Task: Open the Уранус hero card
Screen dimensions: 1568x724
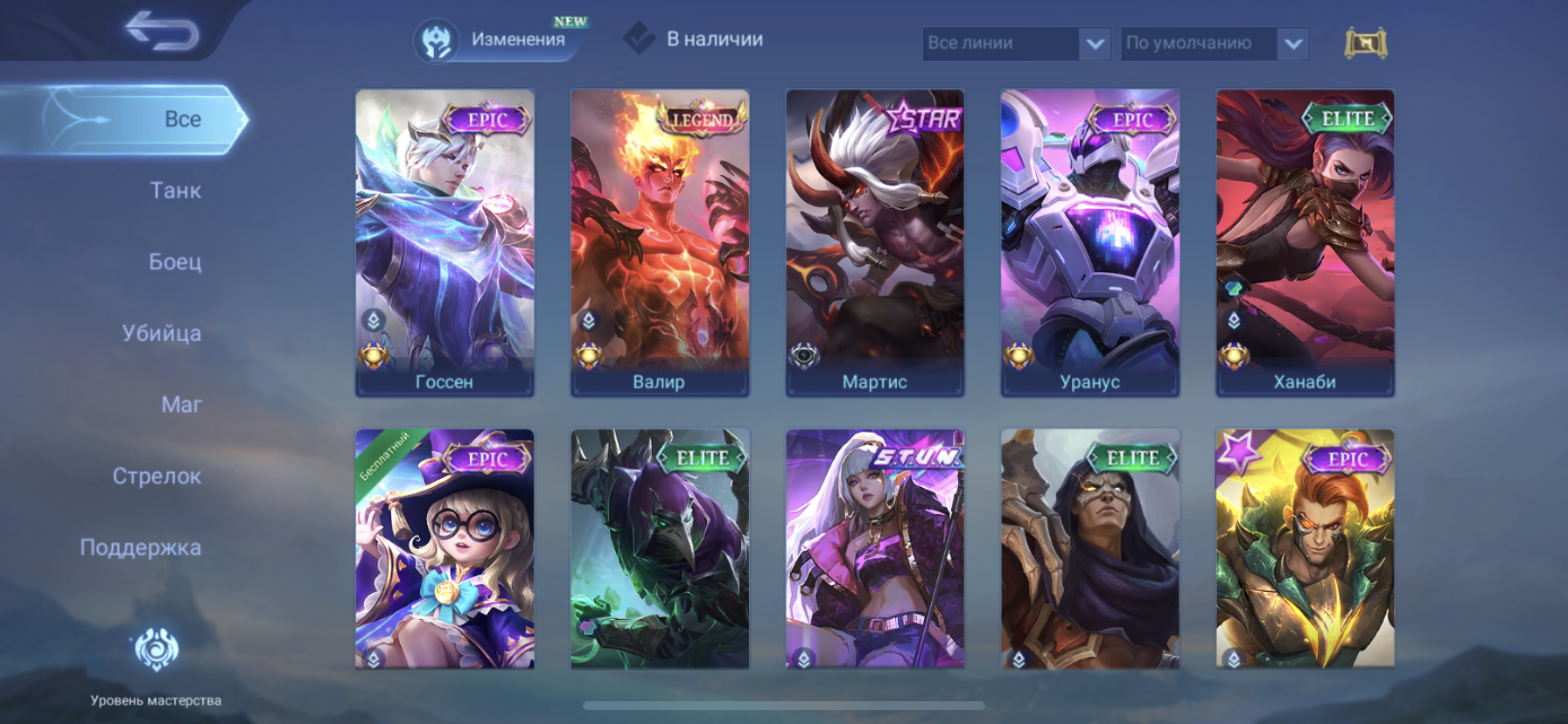Action: [1090, 243]
